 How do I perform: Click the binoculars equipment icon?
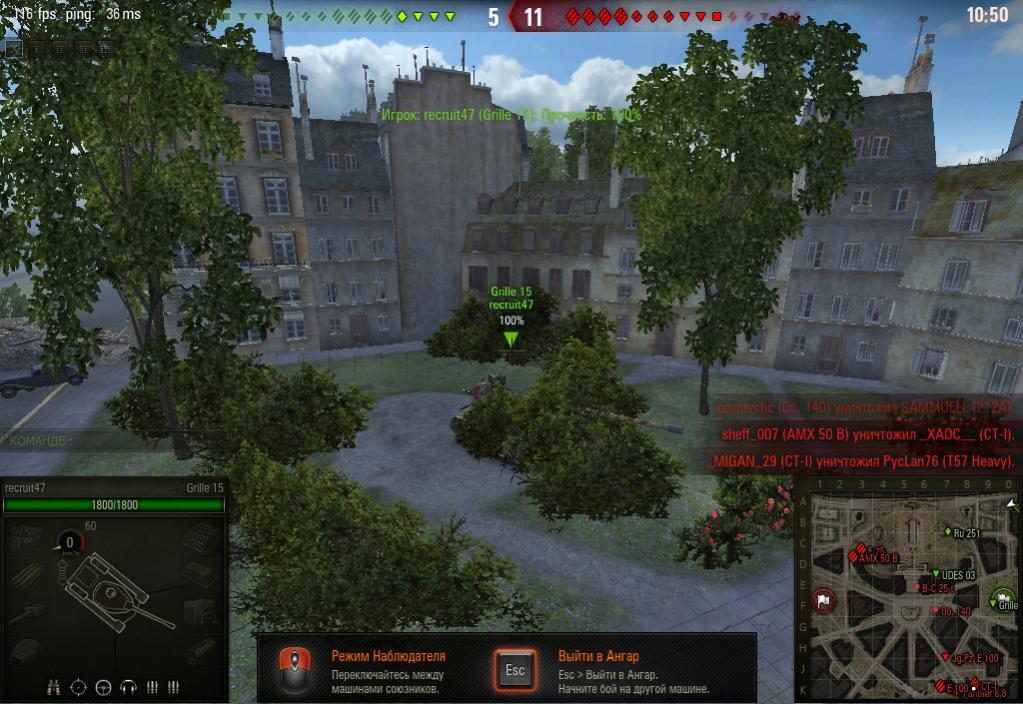pyautogui.click(x=54, y=687)
